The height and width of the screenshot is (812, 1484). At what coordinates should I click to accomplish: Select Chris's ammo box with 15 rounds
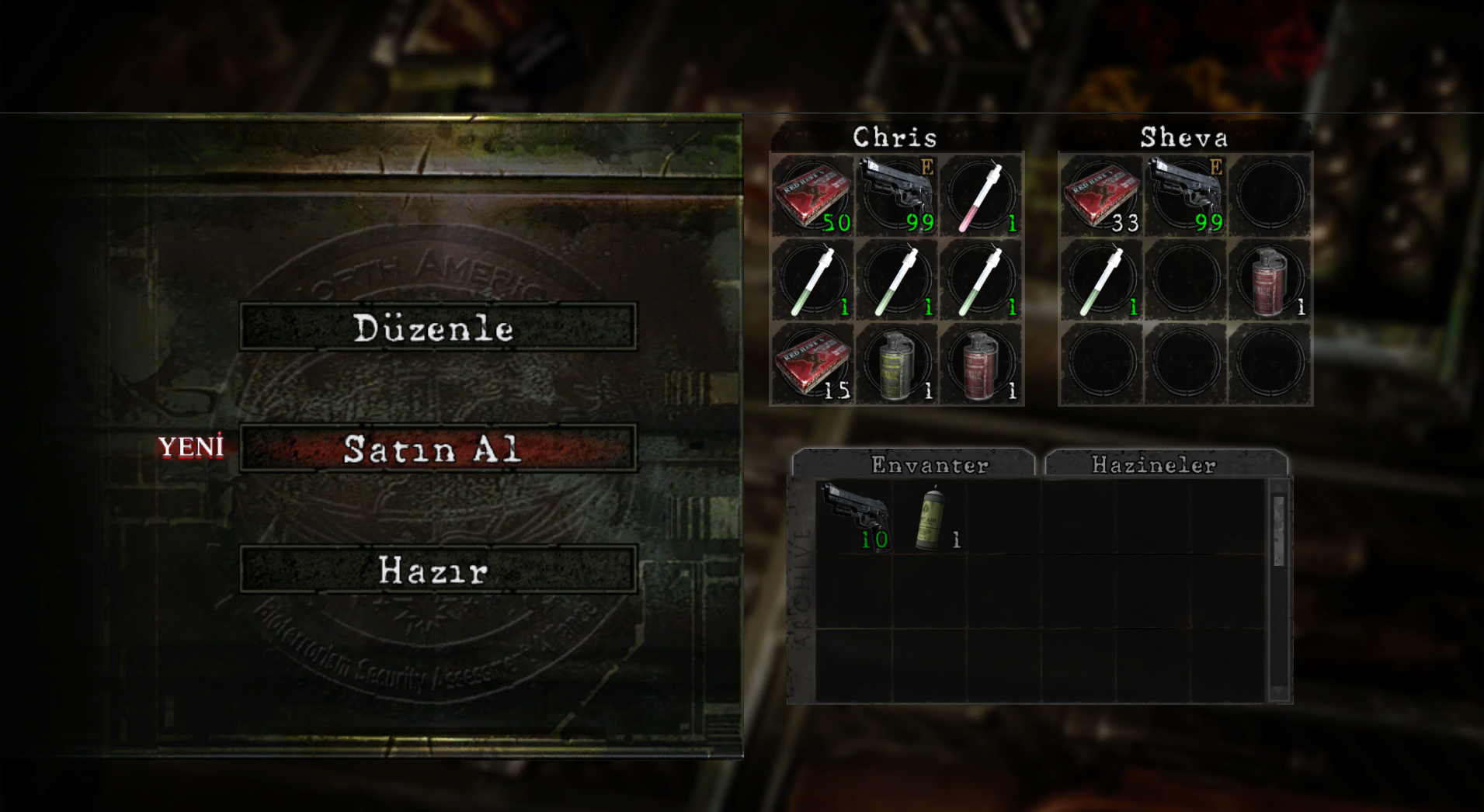[813, 363]
